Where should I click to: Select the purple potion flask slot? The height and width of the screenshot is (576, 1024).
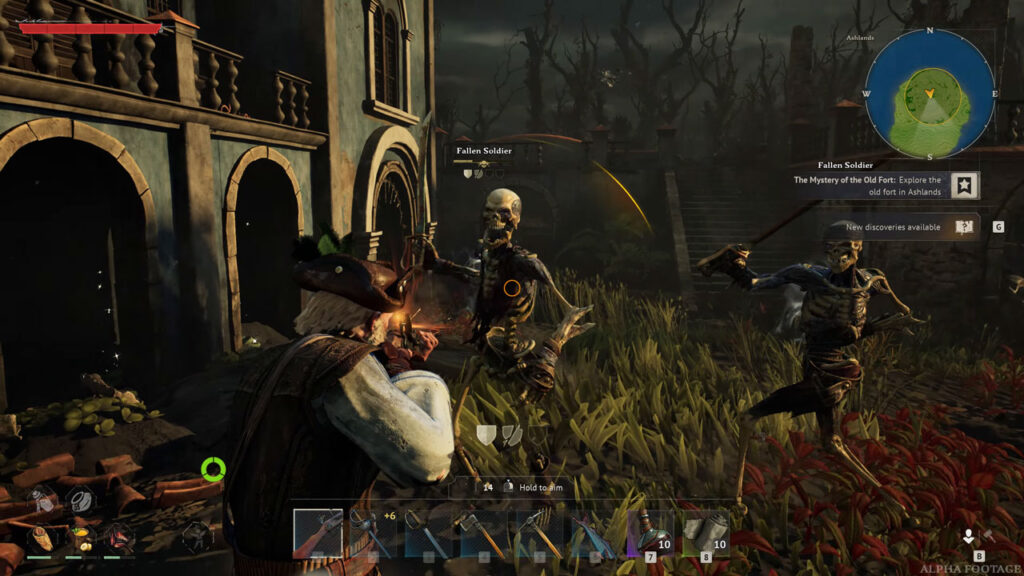pyautogui.click(x=650, y=532)
